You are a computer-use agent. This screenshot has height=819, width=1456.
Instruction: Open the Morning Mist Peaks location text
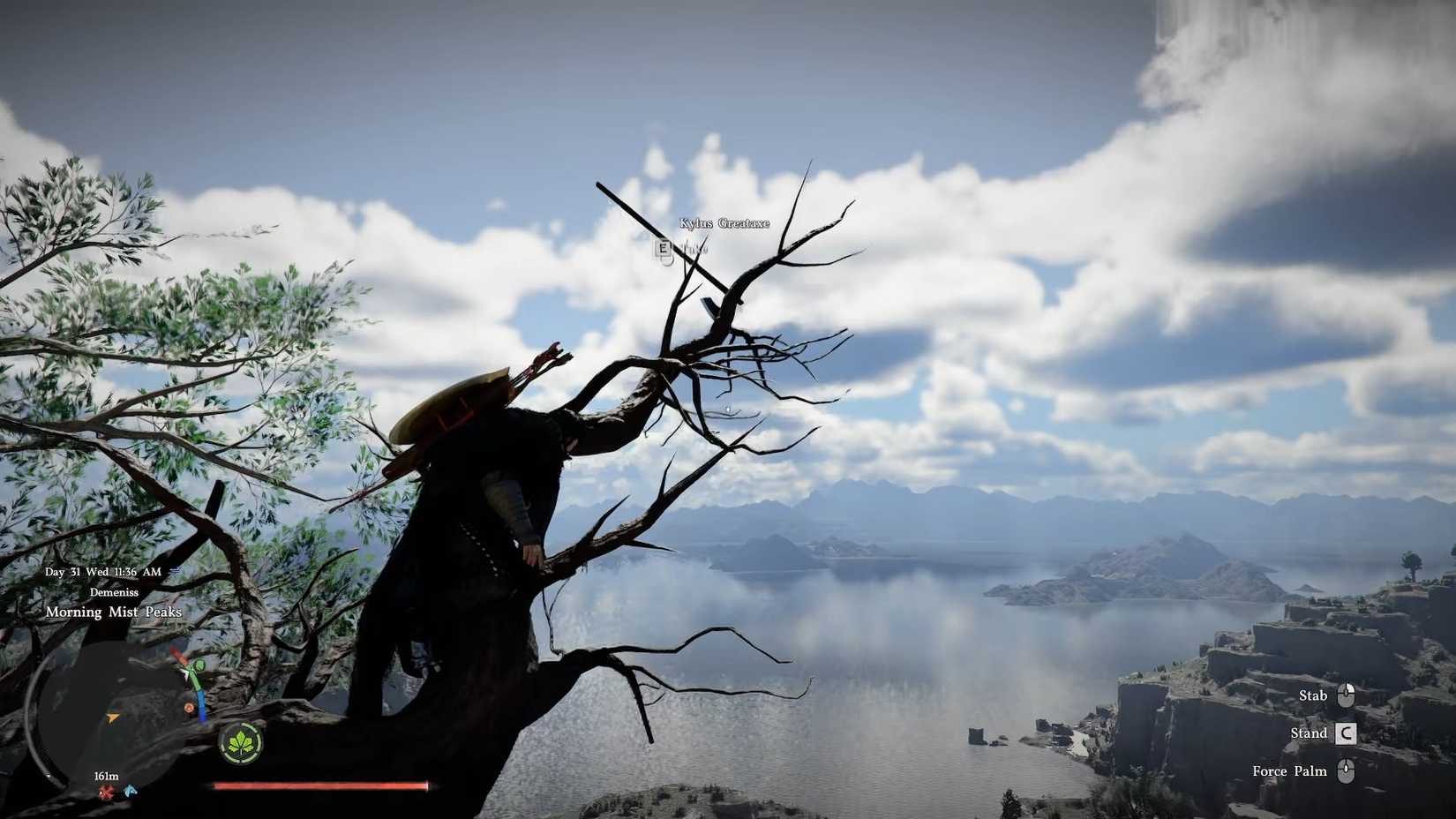(113, 612)
